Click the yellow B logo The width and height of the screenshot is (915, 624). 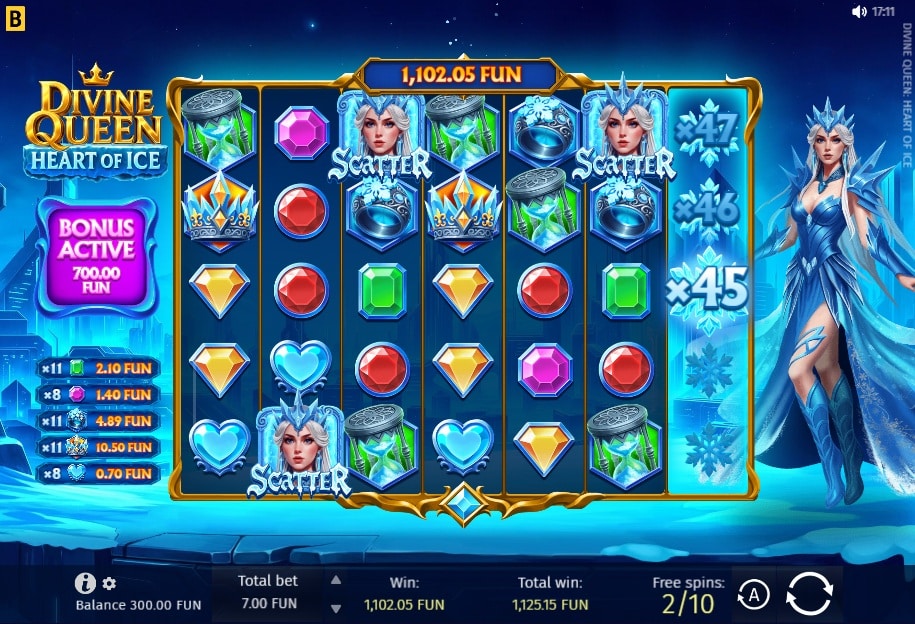click(x=15, y=19)
